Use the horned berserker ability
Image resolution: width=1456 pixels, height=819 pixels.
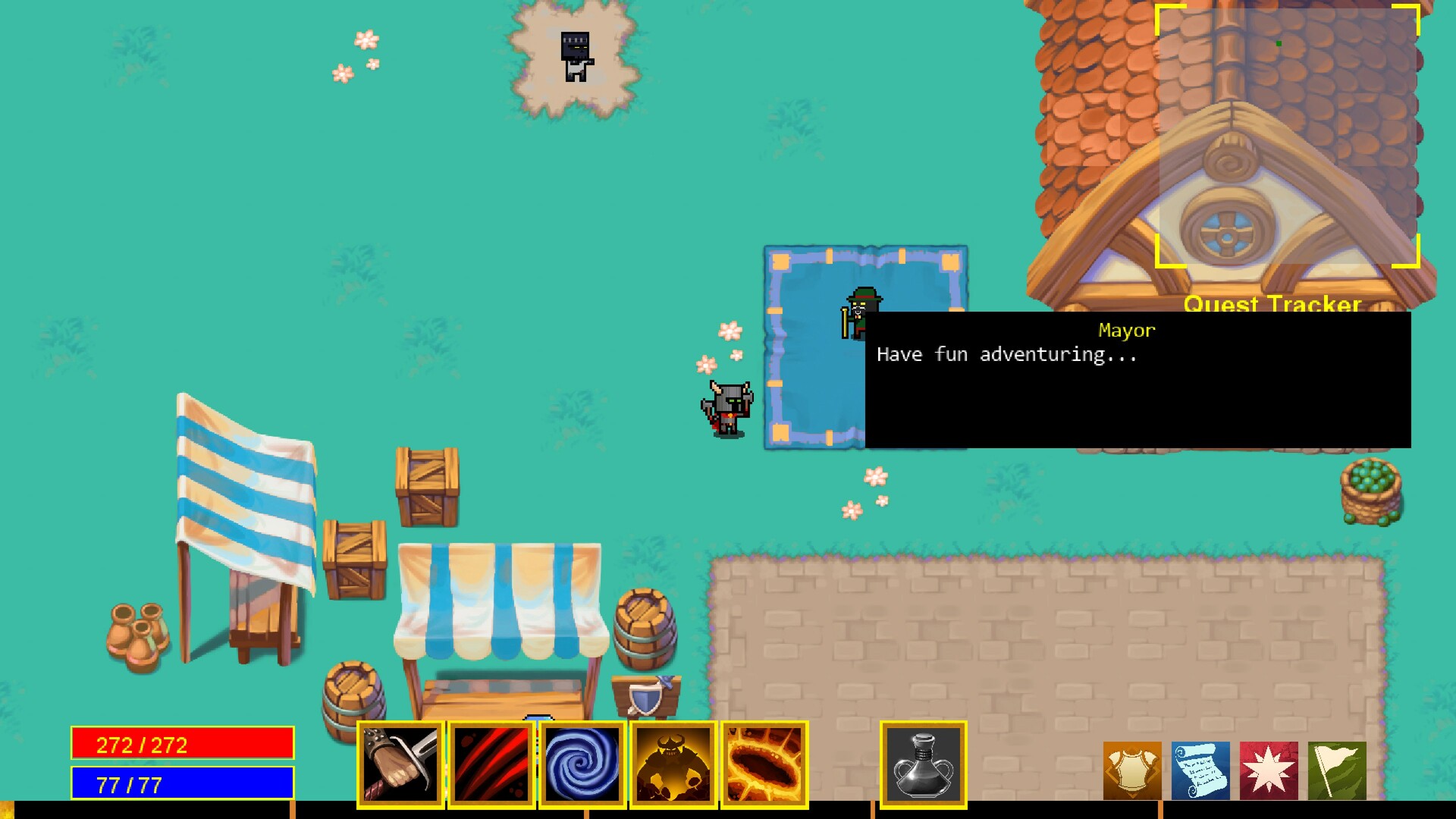click(673, 764)
